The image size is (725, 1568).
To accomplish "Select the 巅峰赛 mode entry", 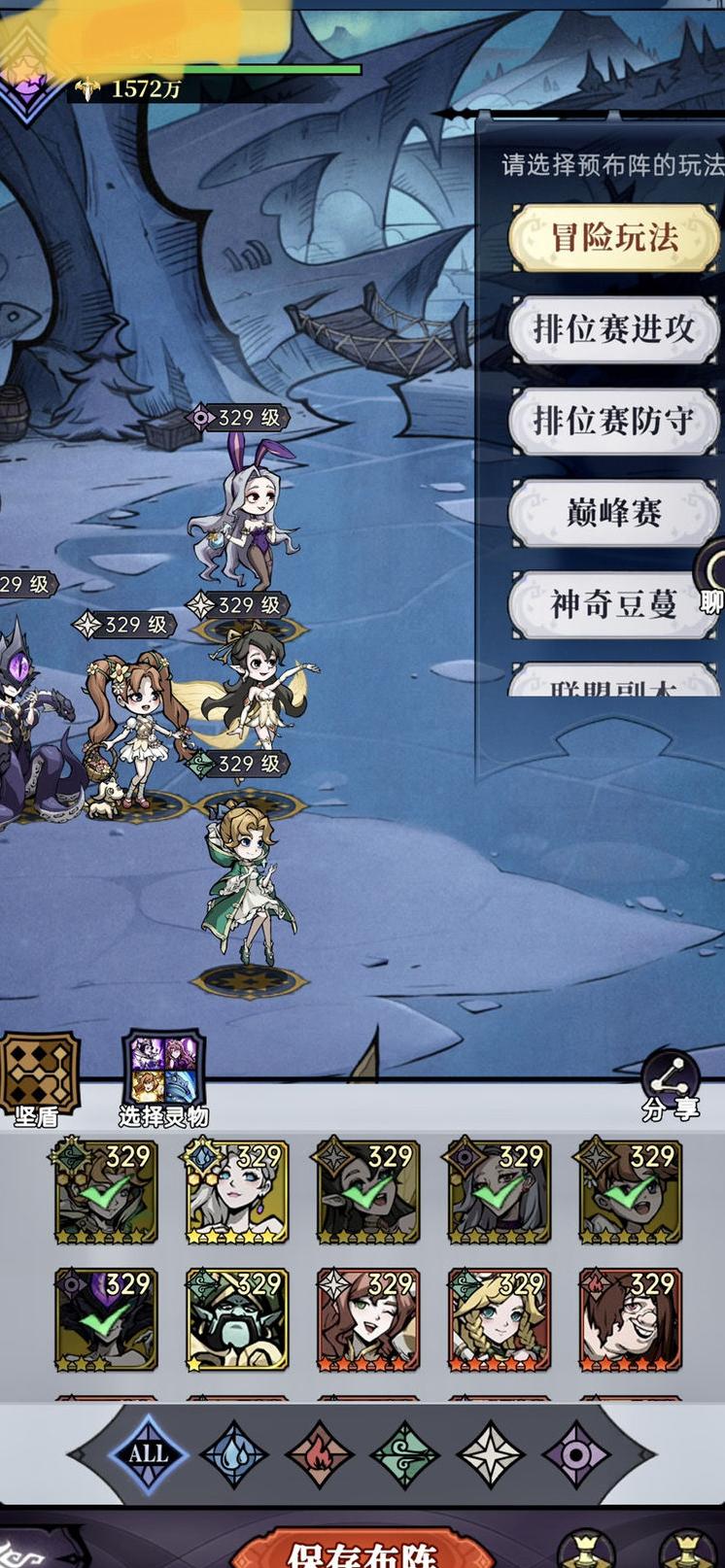I will pyautogui.click(x=613, y=512).
